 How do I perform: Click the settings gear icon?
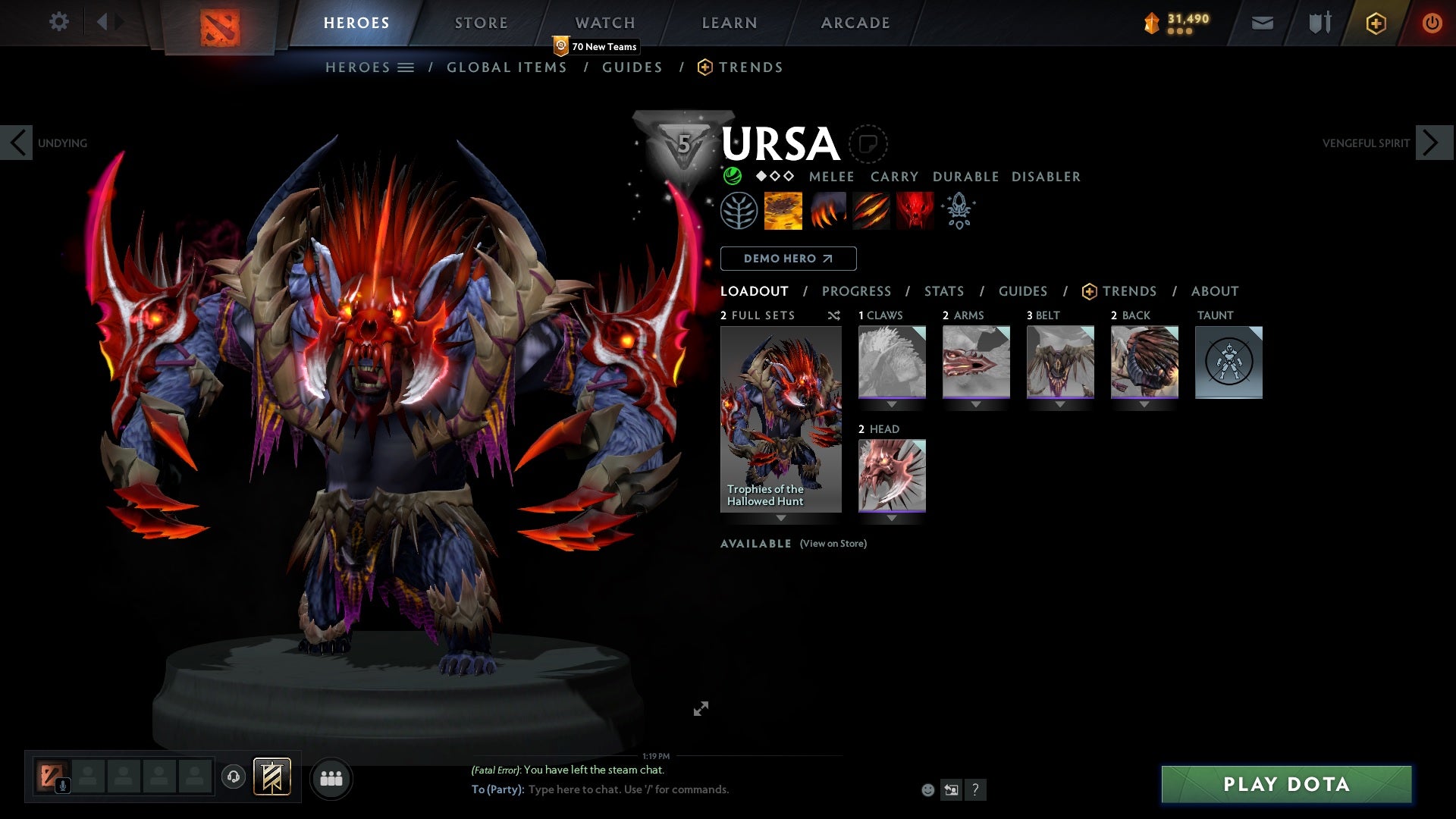click(x=58, y=22)
